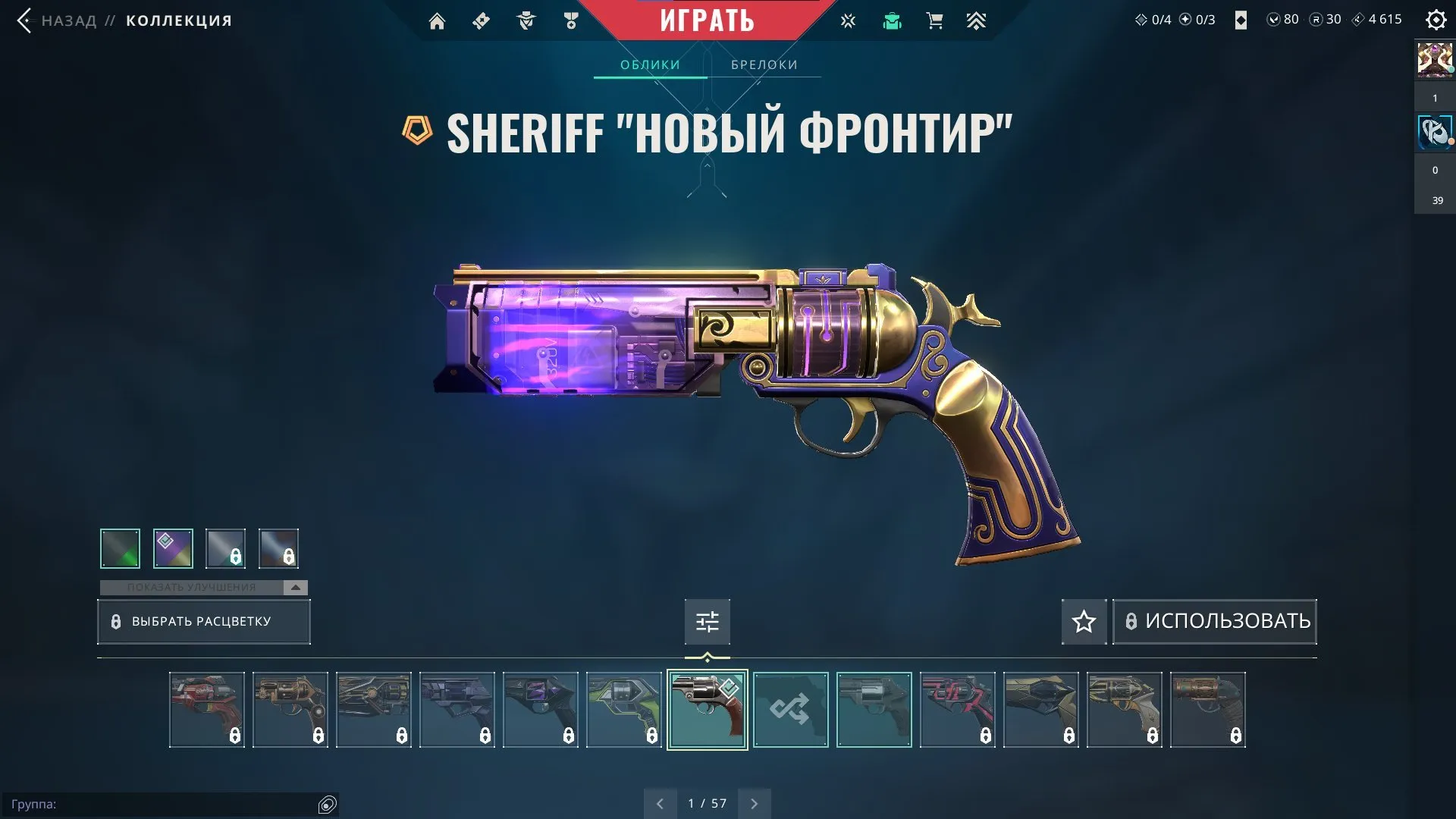Switch to the ОБЛИКИ tab
The height and width of the screenshot is (819, 1456).
650,64
